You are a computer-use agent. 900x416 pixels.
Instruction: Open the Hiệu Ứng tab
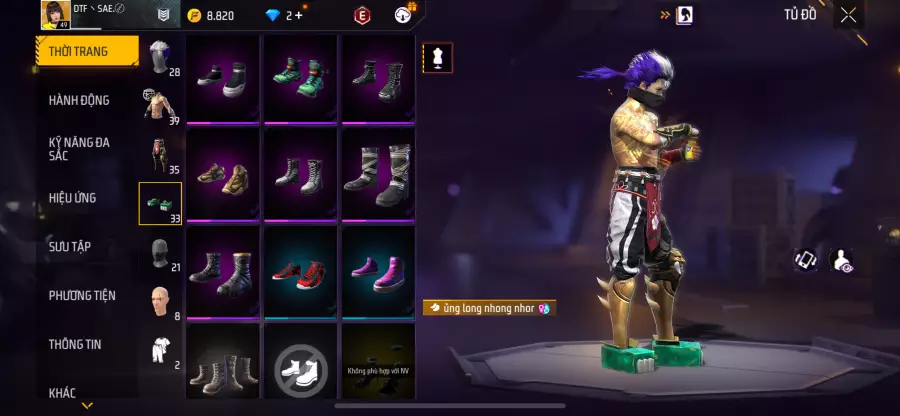[x=73, y=198]
